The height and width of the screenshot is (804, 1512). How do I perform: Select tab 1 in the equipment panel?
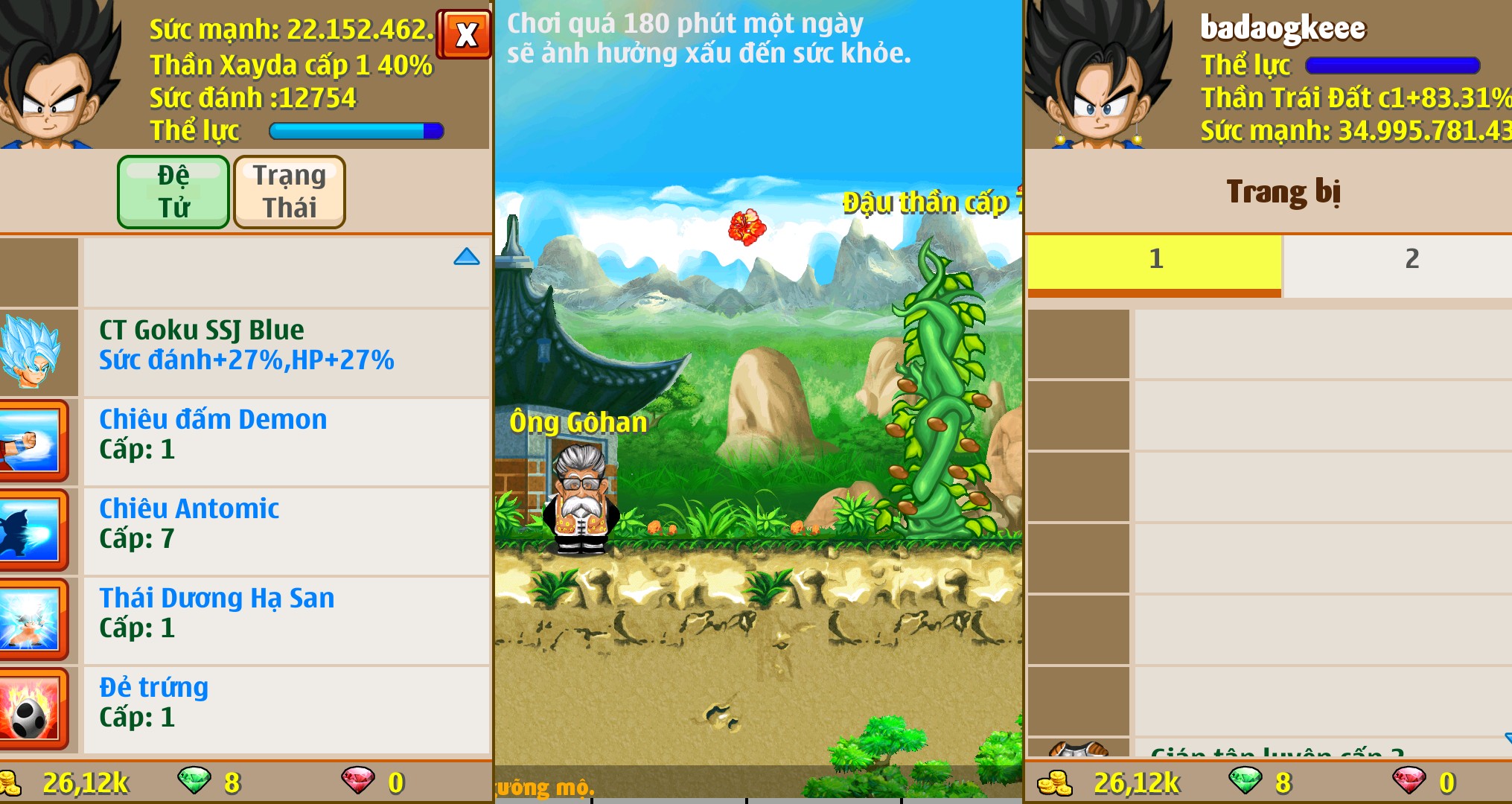coord(1154,260)
